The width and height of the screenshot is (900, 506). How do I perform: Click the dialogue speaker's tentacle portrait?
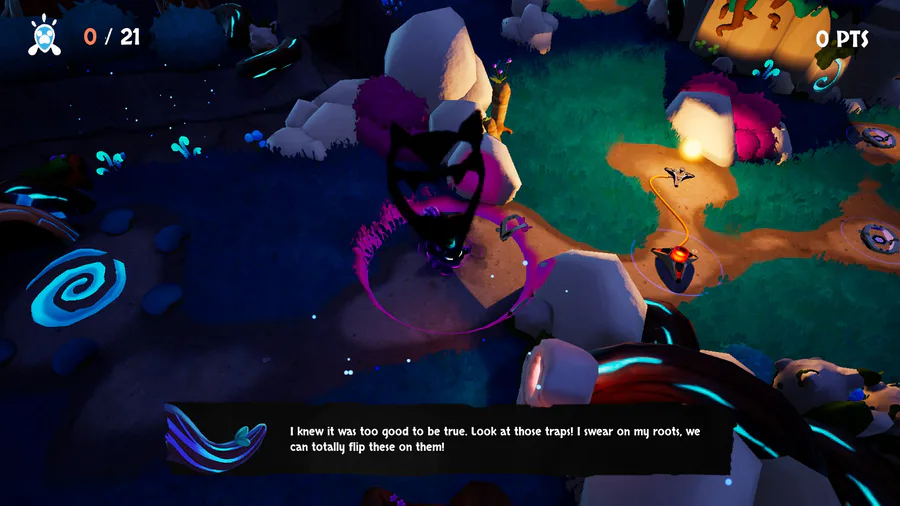click(x=216, y=439)
